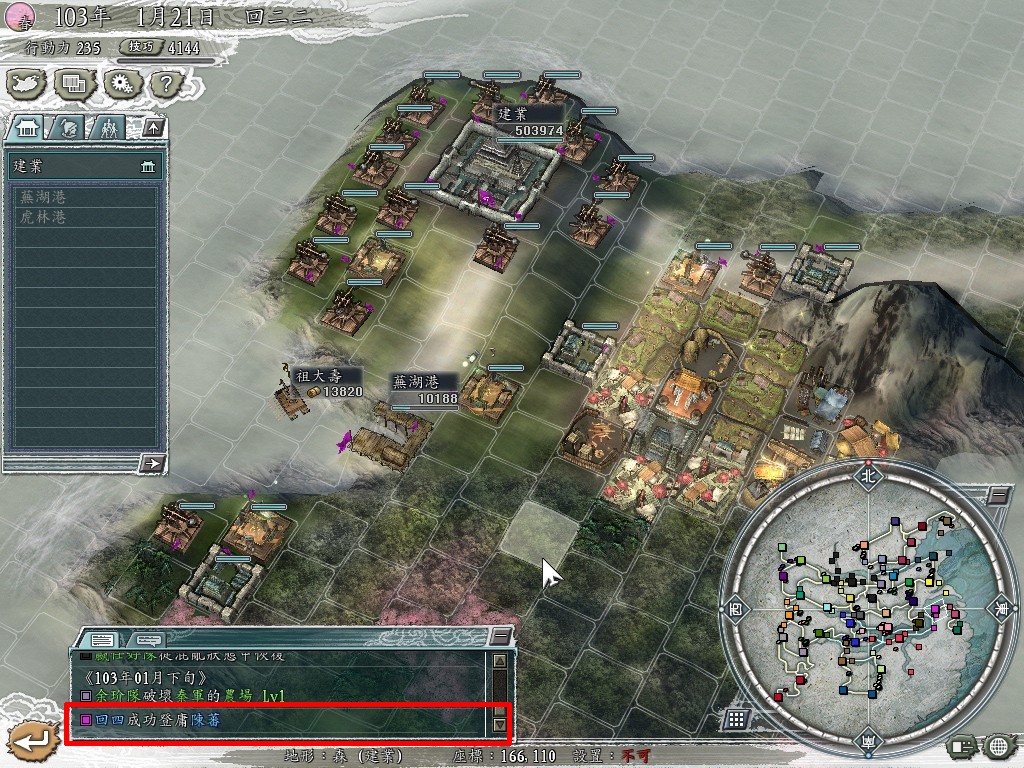Collapse the city list panel with up arrow
This screenshot has height=768, width=1024.
click(x=152, y=127)
